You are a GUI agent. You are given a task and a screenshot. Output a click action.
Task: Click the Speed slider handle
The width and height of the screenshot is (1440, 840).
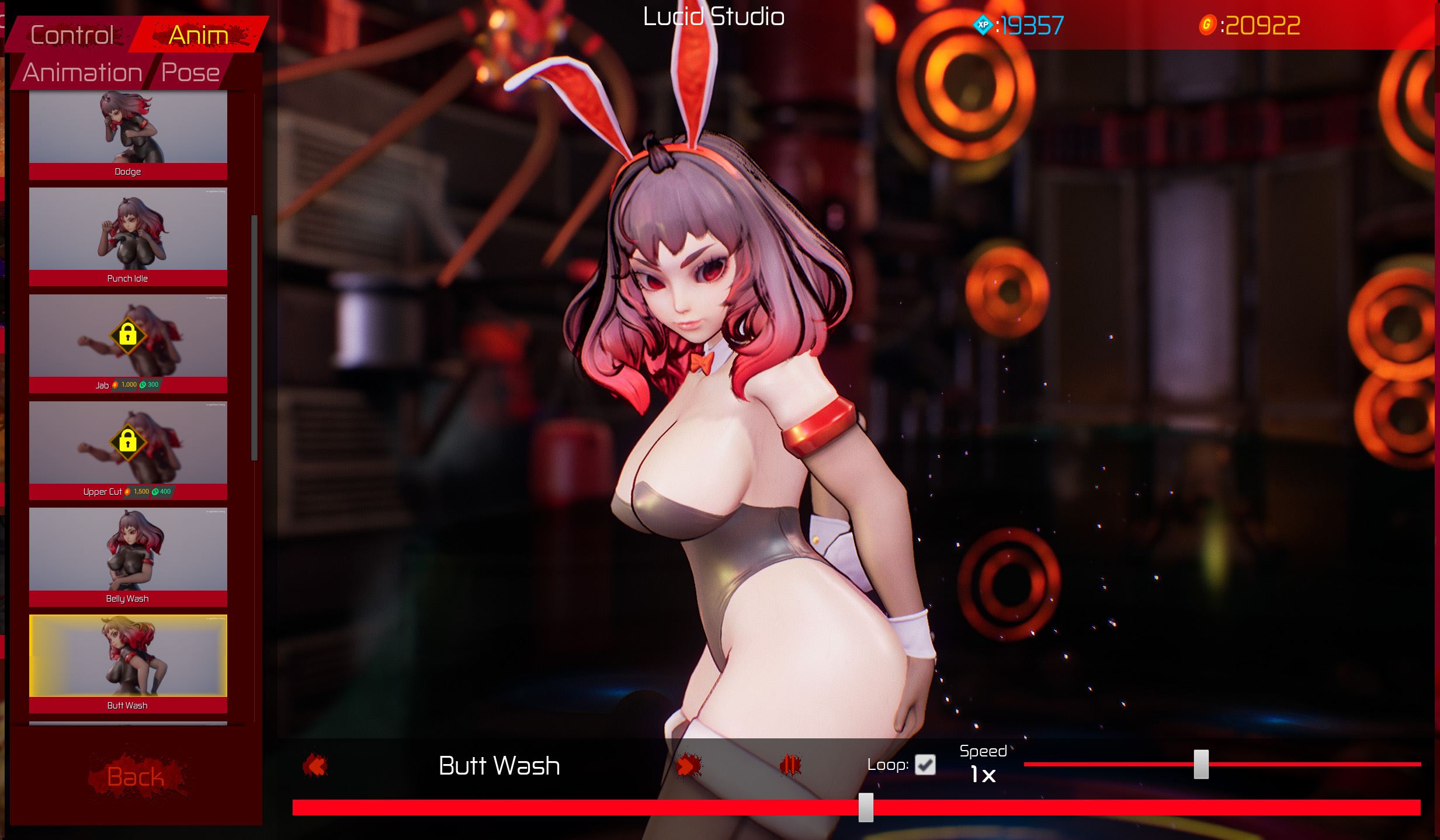click(x=1200, y=764)
